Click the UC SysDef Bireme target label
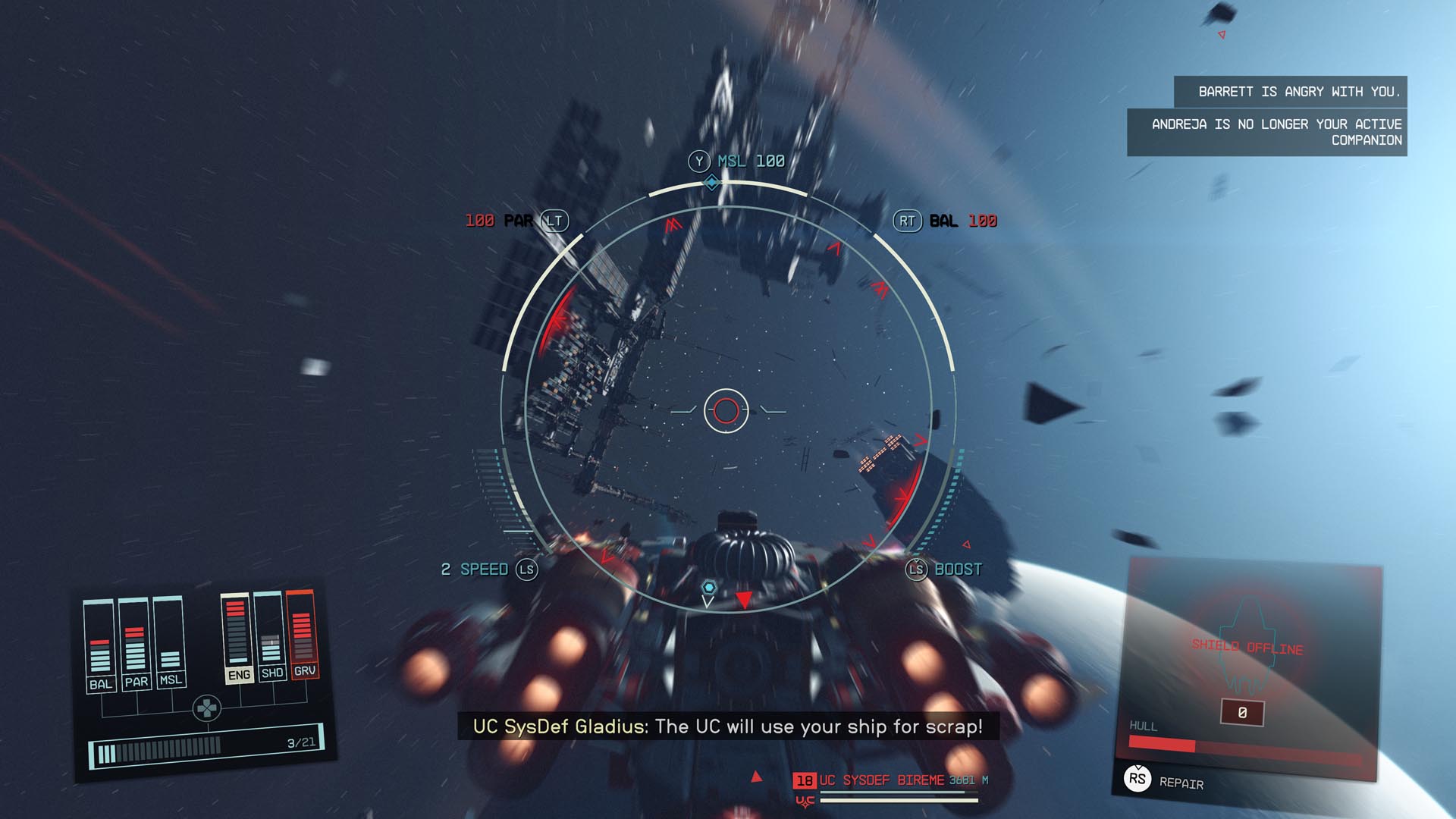The image size is (1456, 819). (x=882, y=780)
